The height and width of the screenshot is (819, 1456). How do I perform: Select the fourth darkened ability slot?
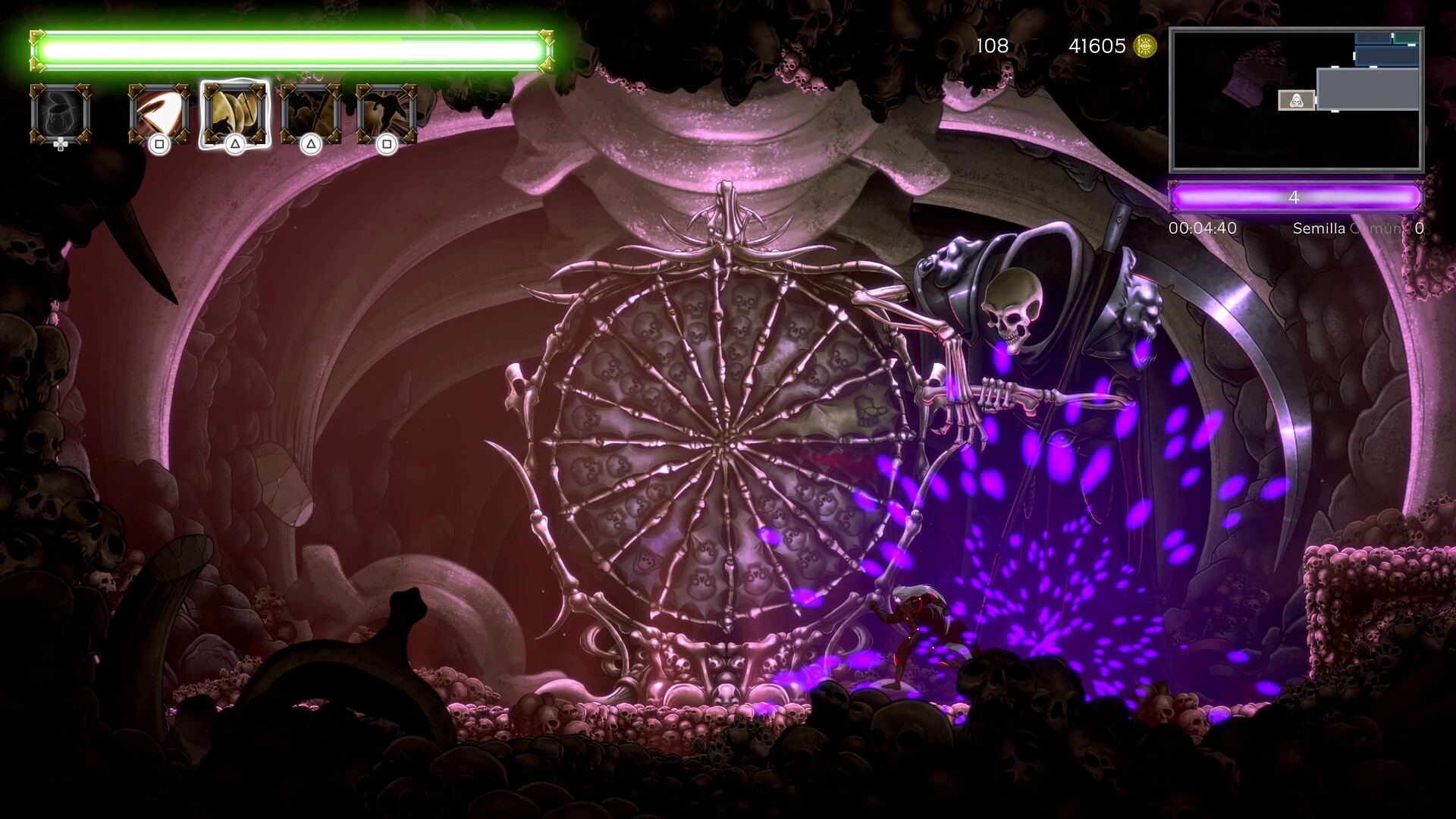tap(313, 114)
